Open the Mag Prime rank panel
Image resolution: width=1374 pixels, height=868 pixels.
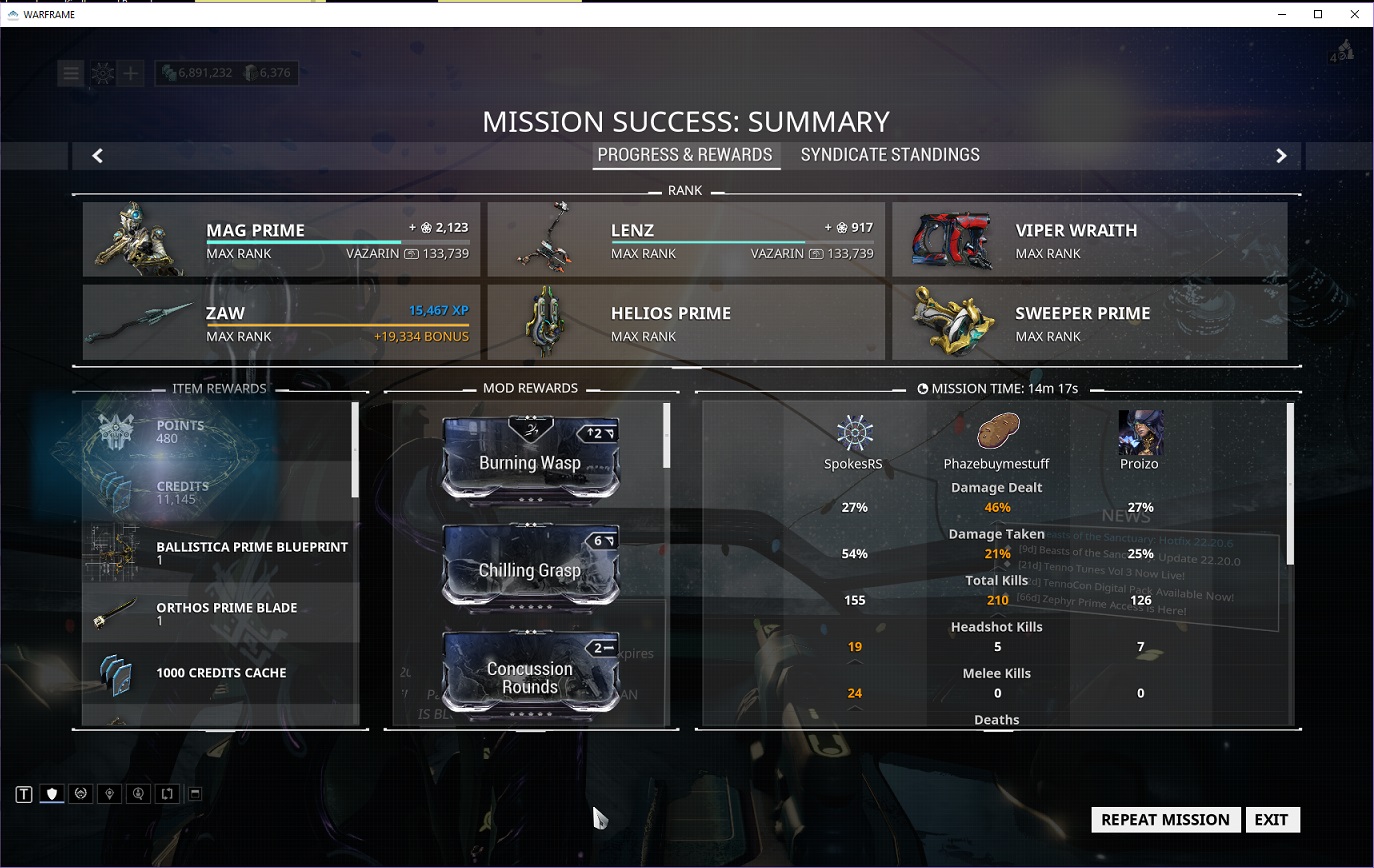(281, 240)
